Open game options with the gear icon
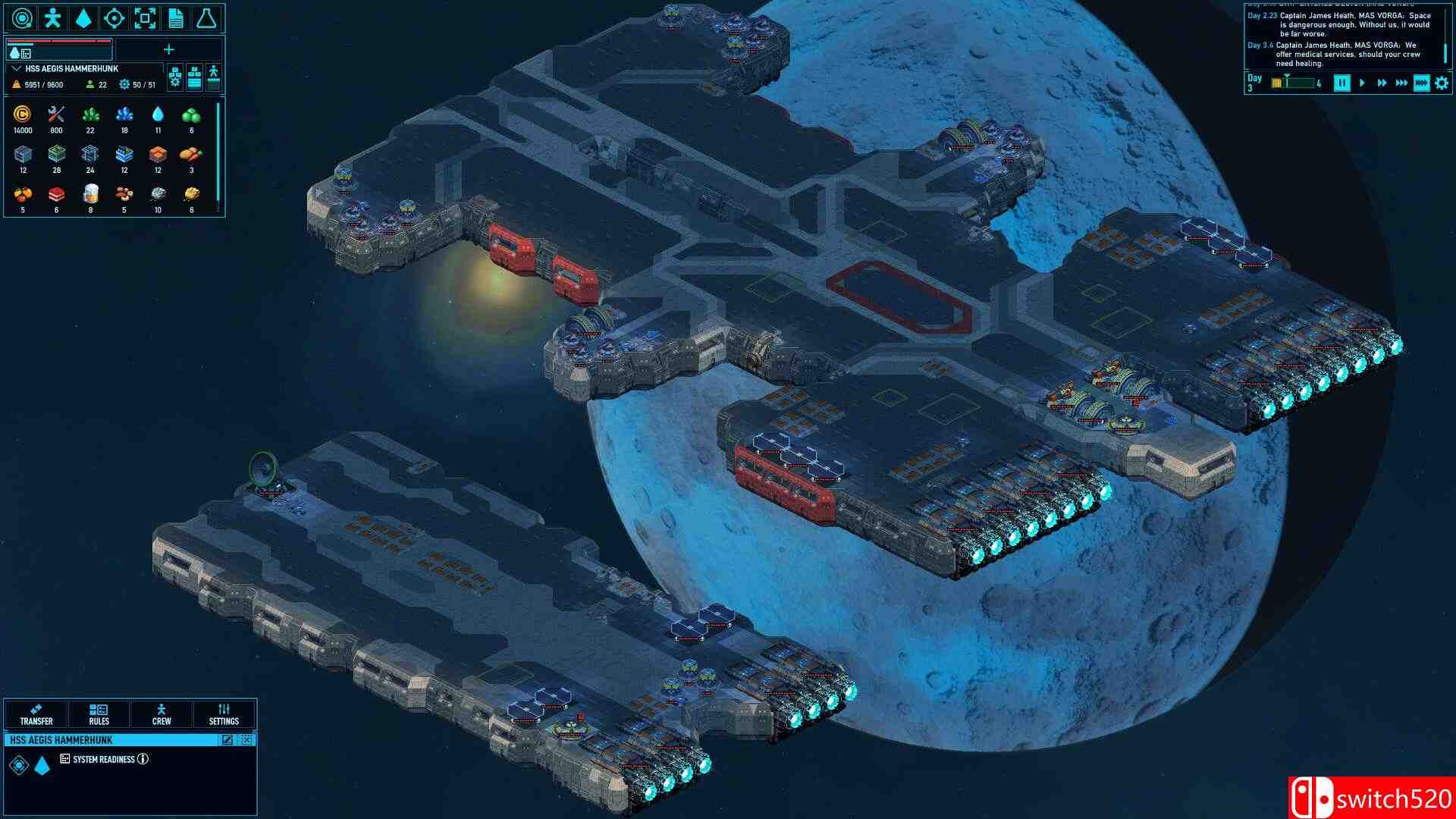The image size is (1456, 819). [1442, 85]
